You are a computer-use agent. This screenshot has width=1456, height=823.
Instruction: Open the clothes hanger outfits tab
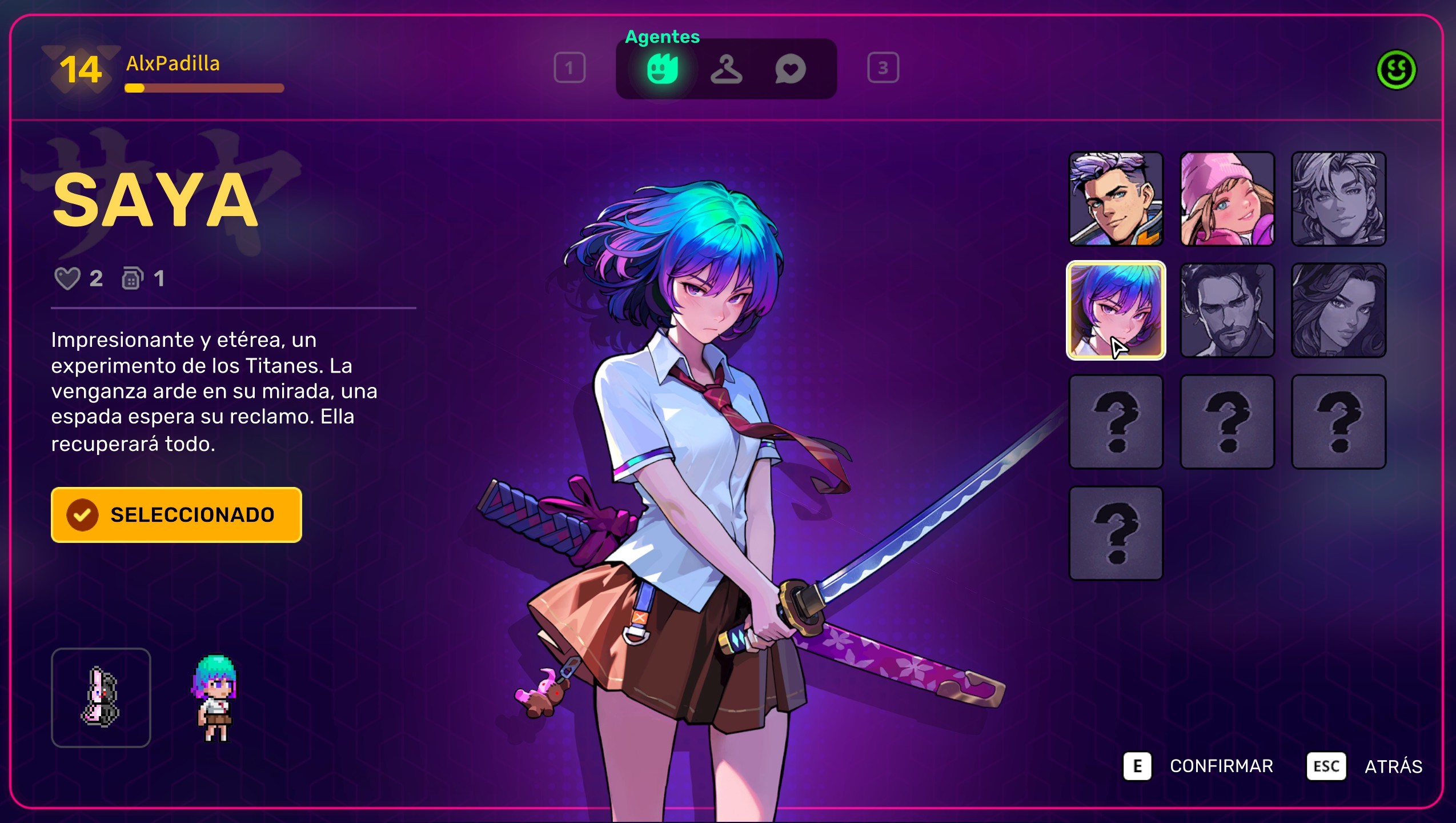[x=726, y=70]
